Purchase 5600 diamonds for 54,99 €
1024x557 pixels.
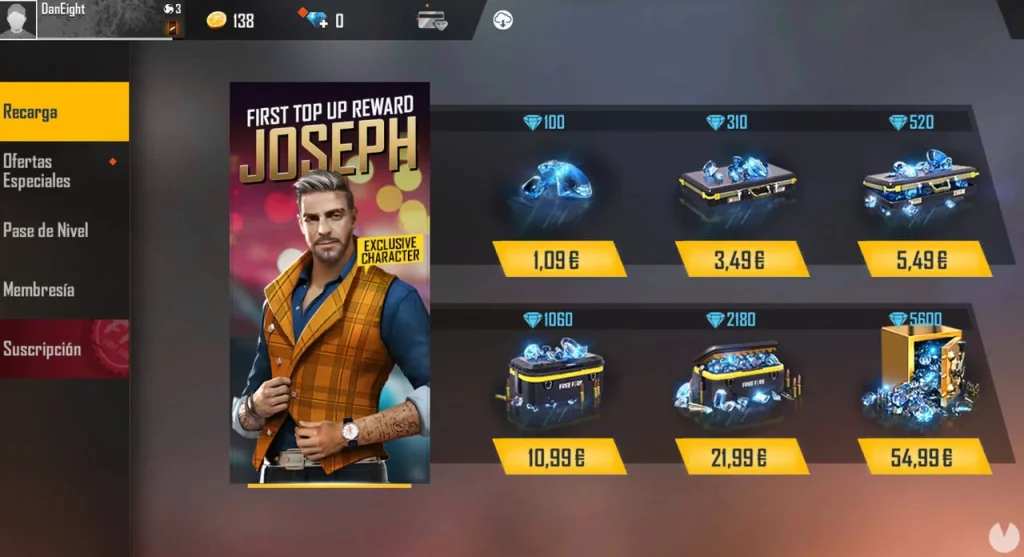pos(923,457)
